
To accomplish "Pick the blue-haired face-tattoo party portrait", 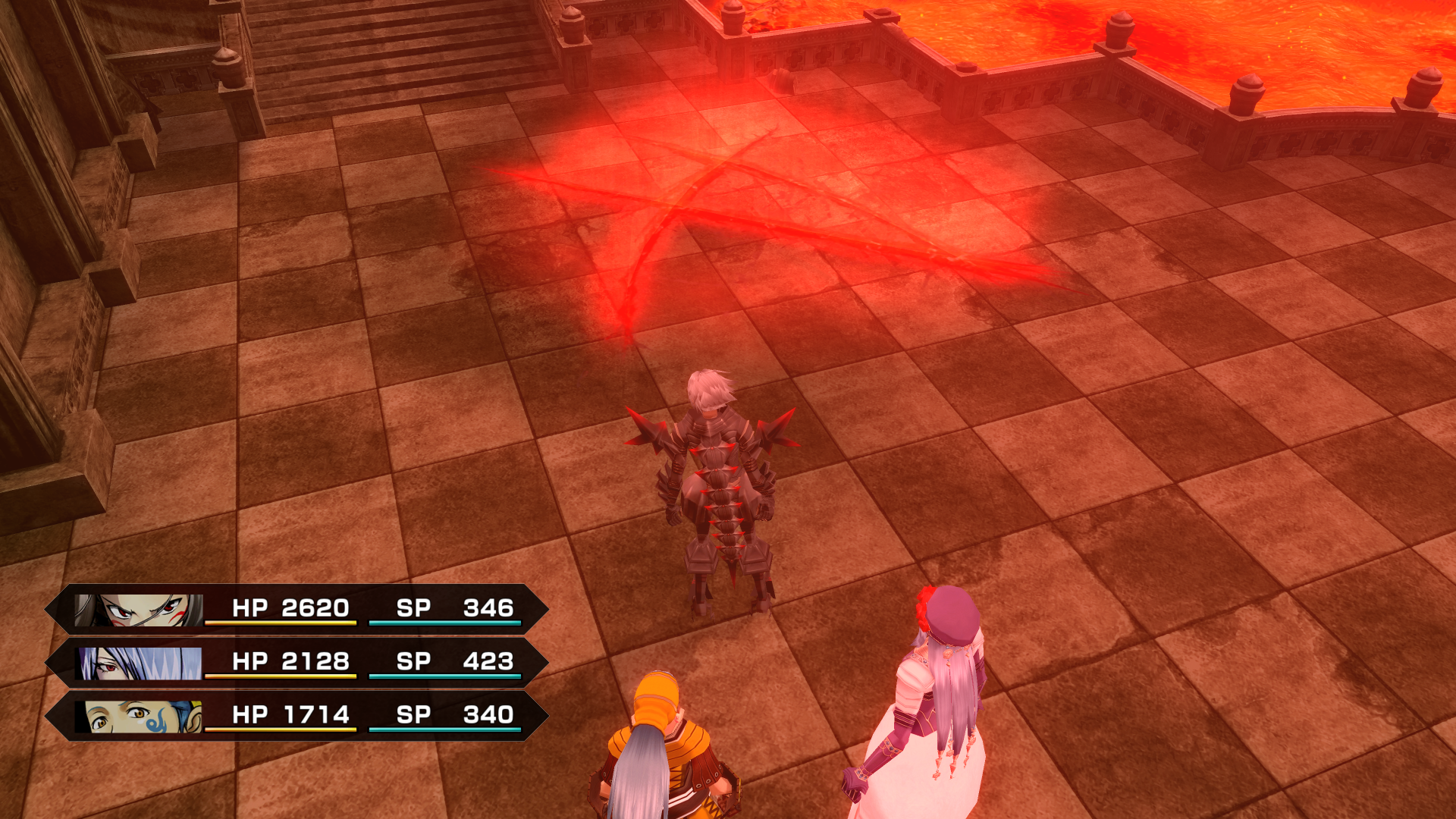I will coord(140,716).
